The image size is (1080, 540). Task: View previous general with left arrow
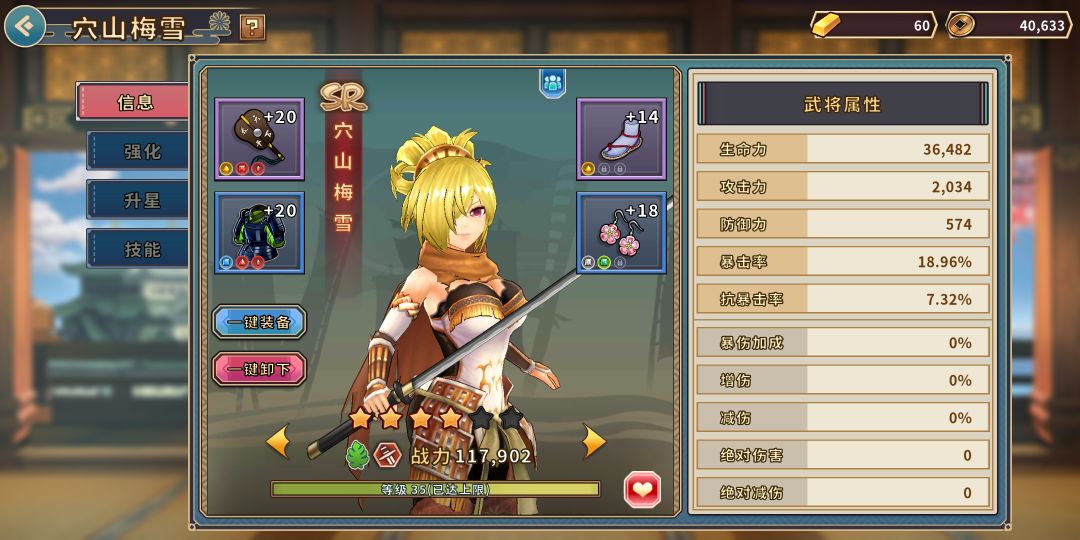[x=277, y=441]
